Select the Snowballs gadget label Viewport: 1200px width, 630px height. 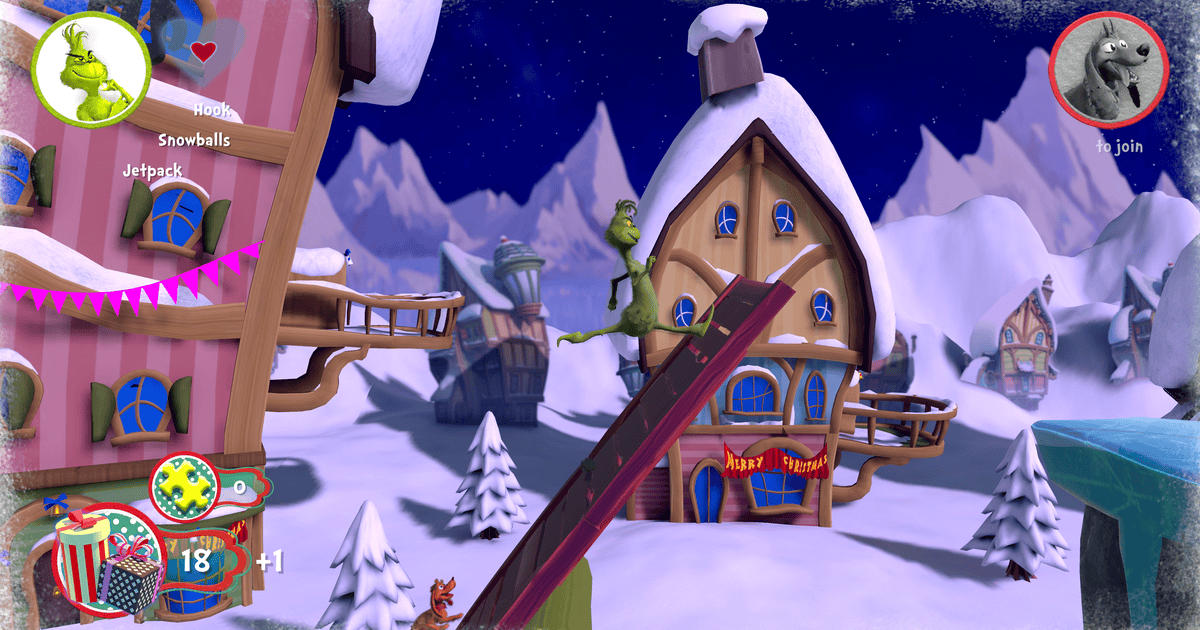(194, 140)
